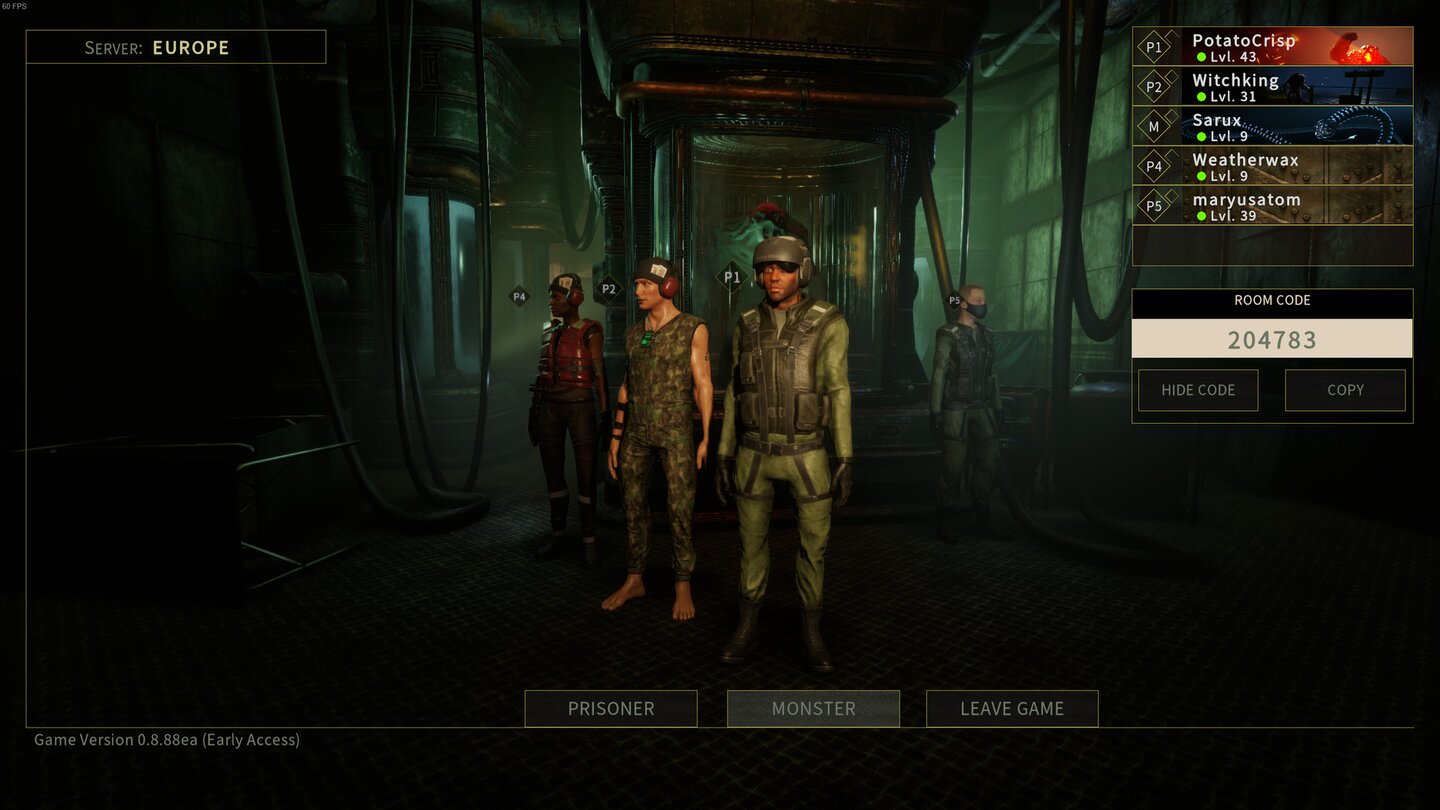
Task: Click PotatoCrisp's P1 diamond badge in the roster
Action: click(1155, 46)
